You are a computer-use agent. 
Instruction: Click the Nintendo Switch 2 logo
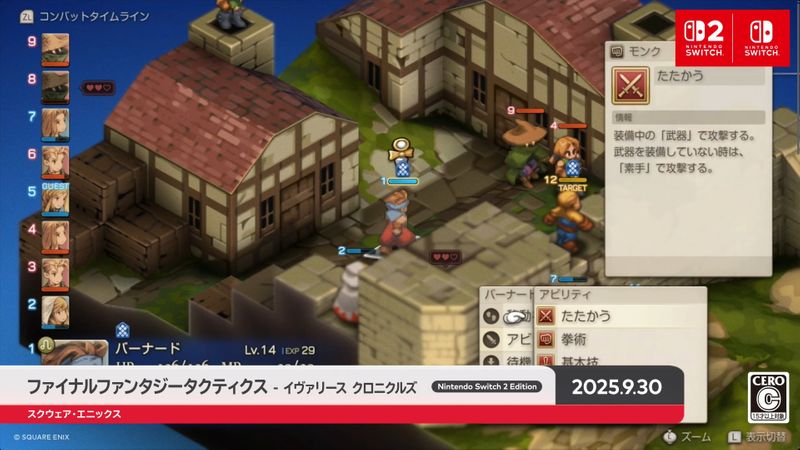[x=703, y=38]
